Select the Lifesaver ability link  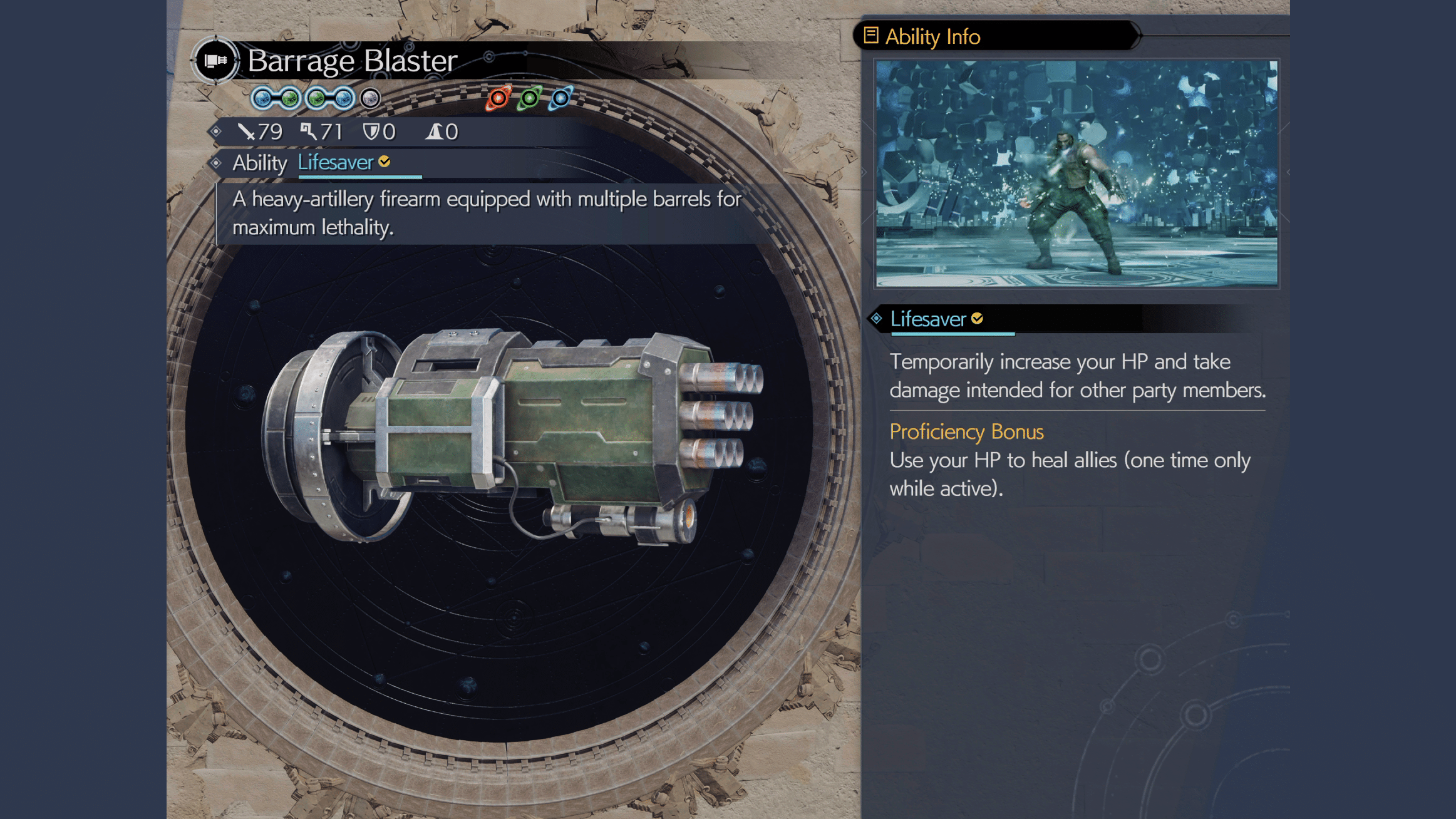[335, 162]
